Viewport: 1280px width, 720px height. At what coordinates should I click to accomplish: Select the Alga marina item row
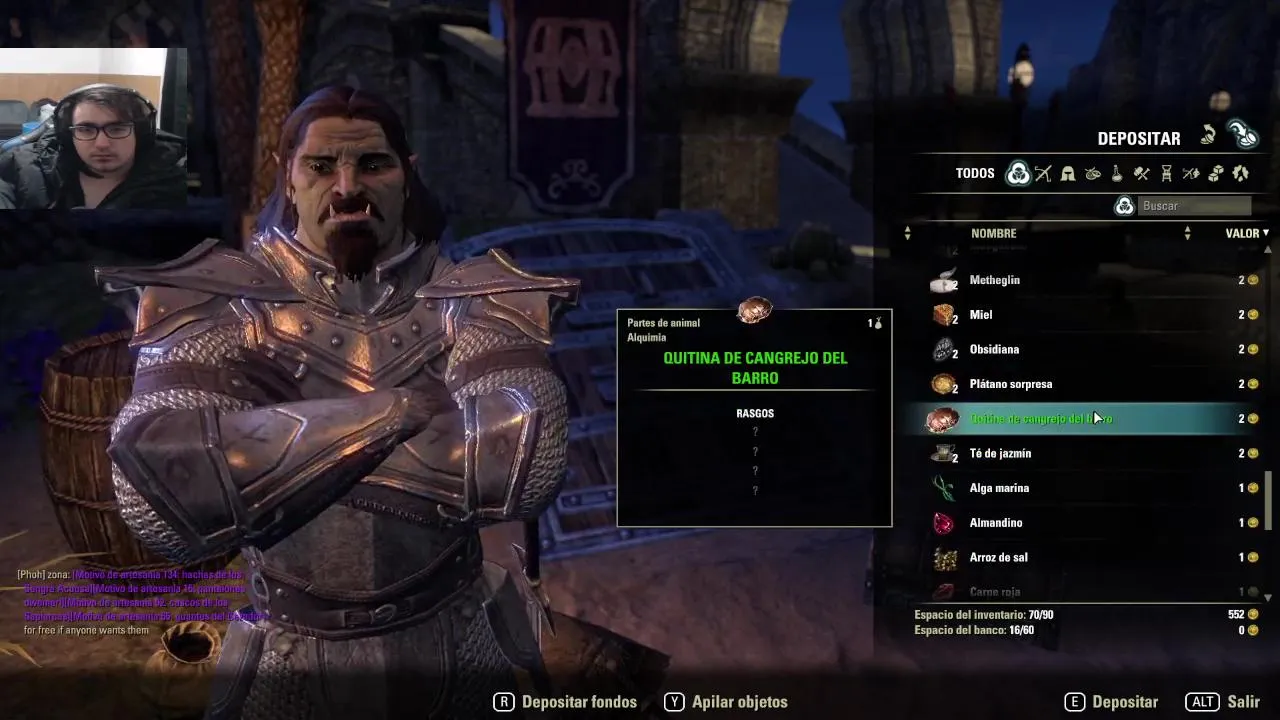point(1090,488)
